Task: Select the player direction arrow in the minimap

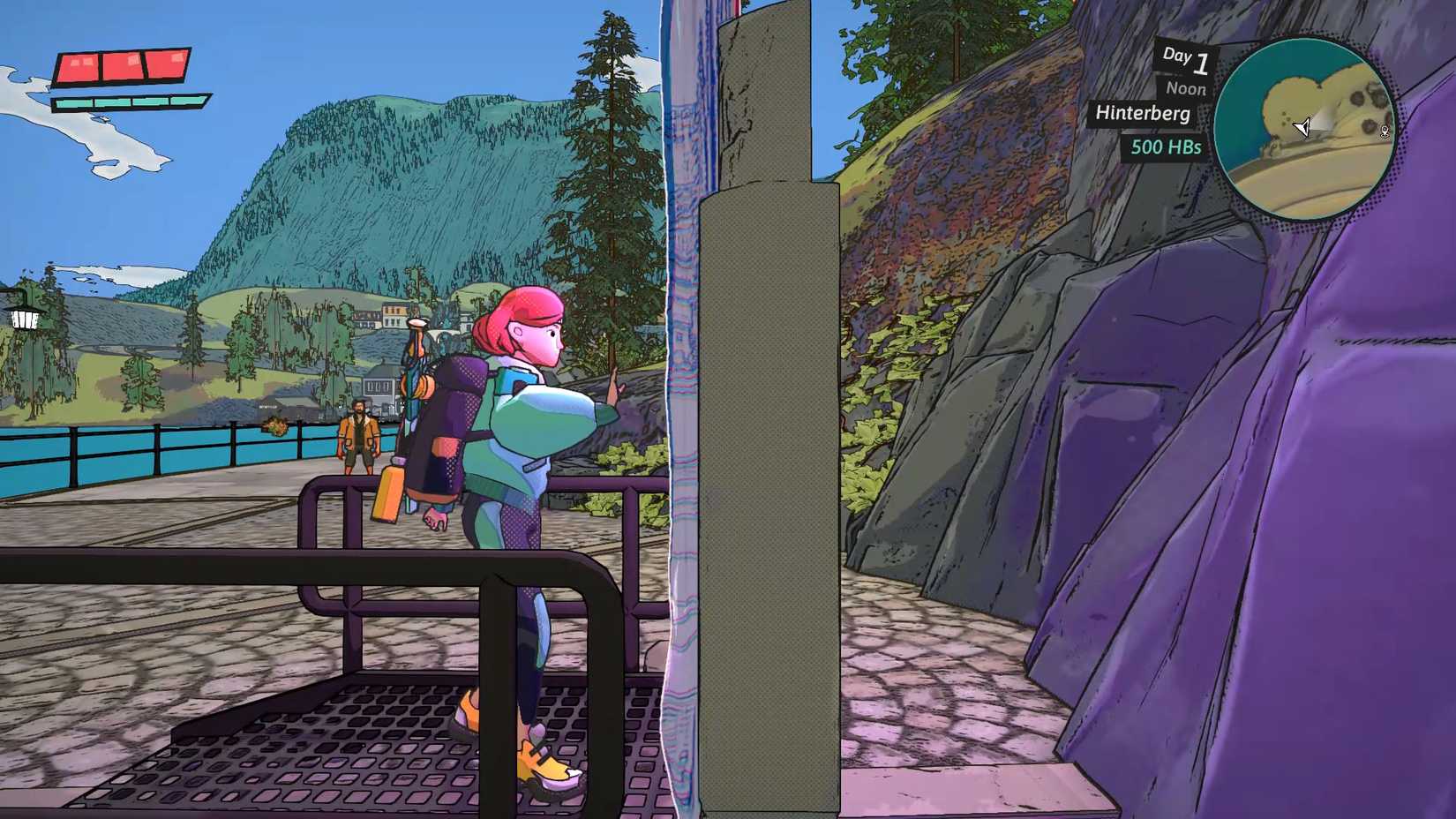Action: click(x=1304, y=129)
